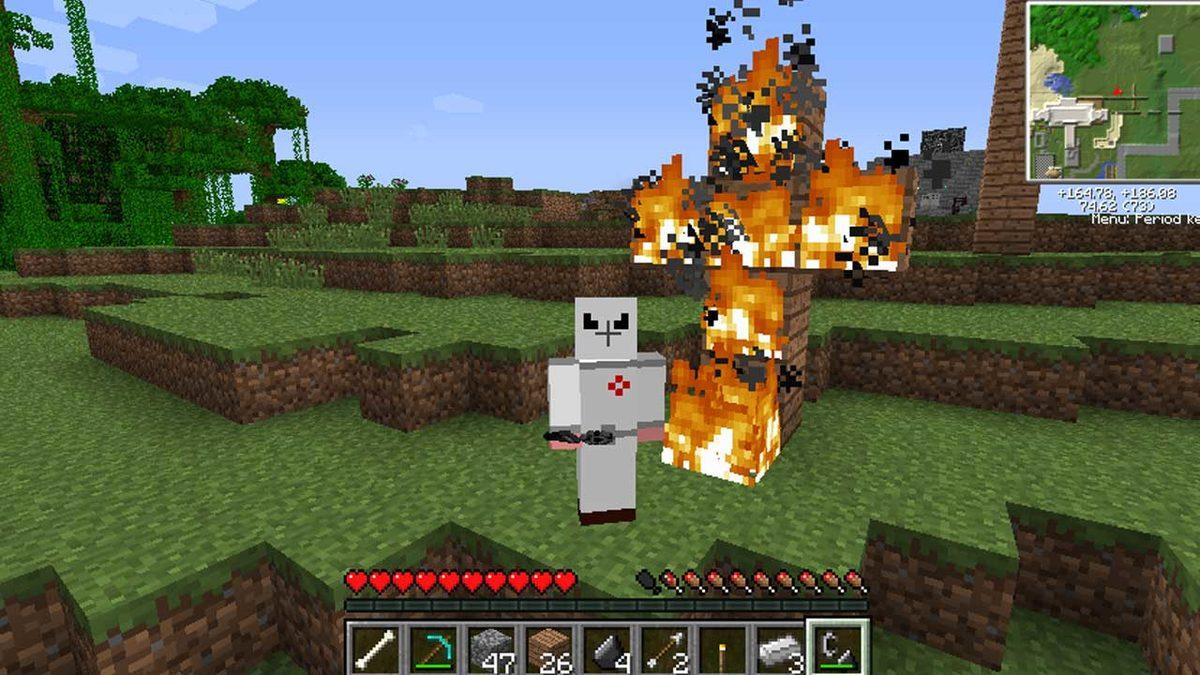Select the iron ingots stack of 3
Viewport: 1200px width, 675px height.
point(779,648)
